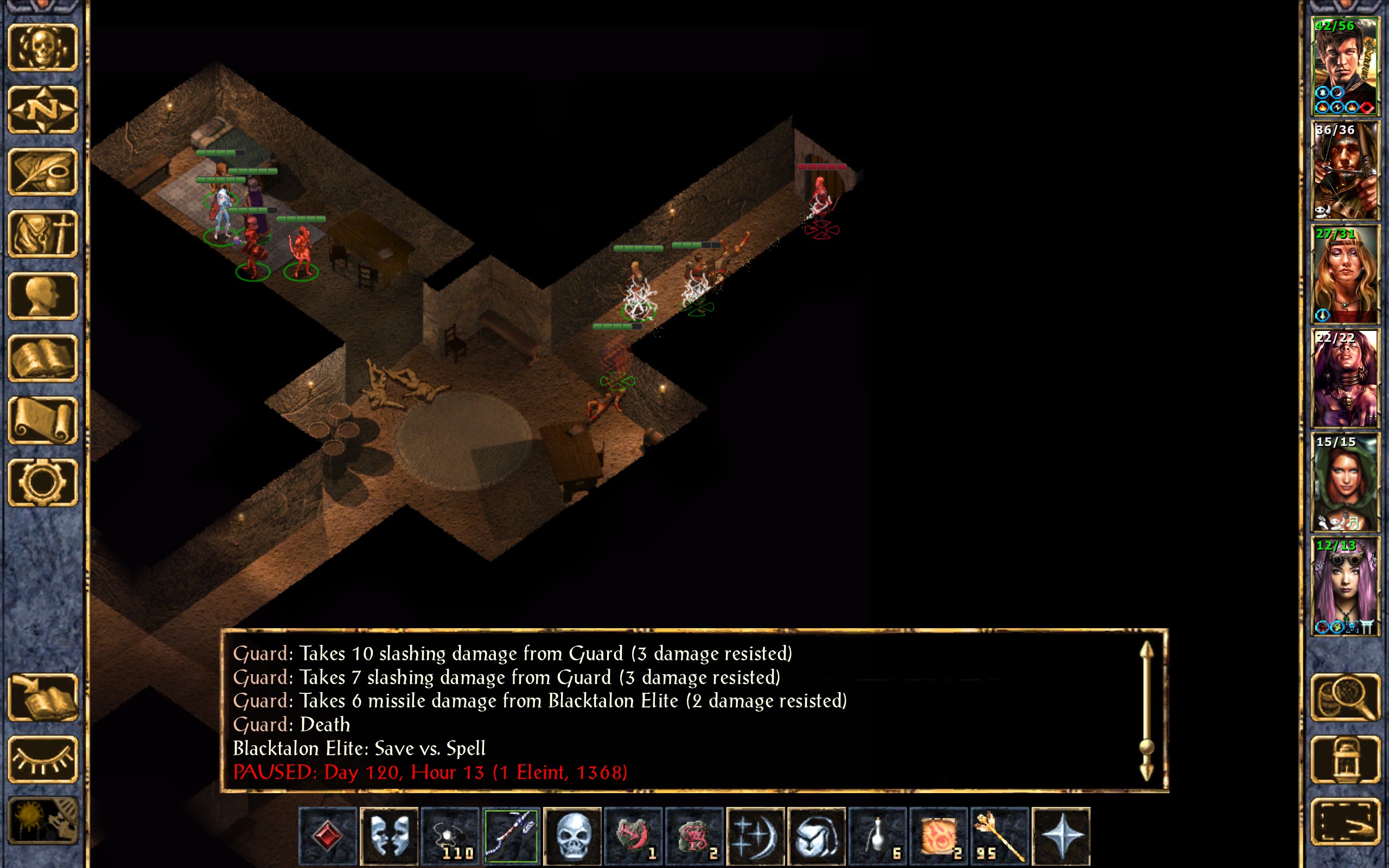The image size is (1389, 868).
Task: Open the options gear button
Action: point(43,482)
